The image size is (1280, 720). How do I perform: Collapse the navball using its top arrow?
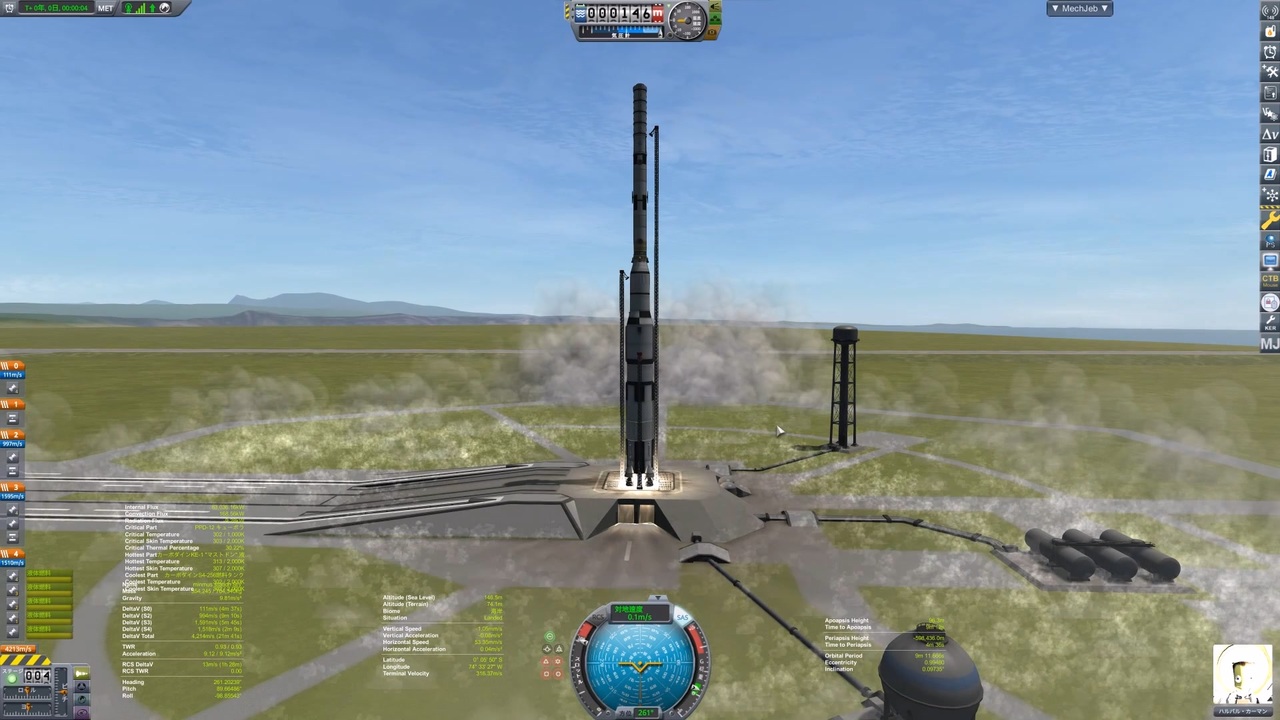coord(658,597)
